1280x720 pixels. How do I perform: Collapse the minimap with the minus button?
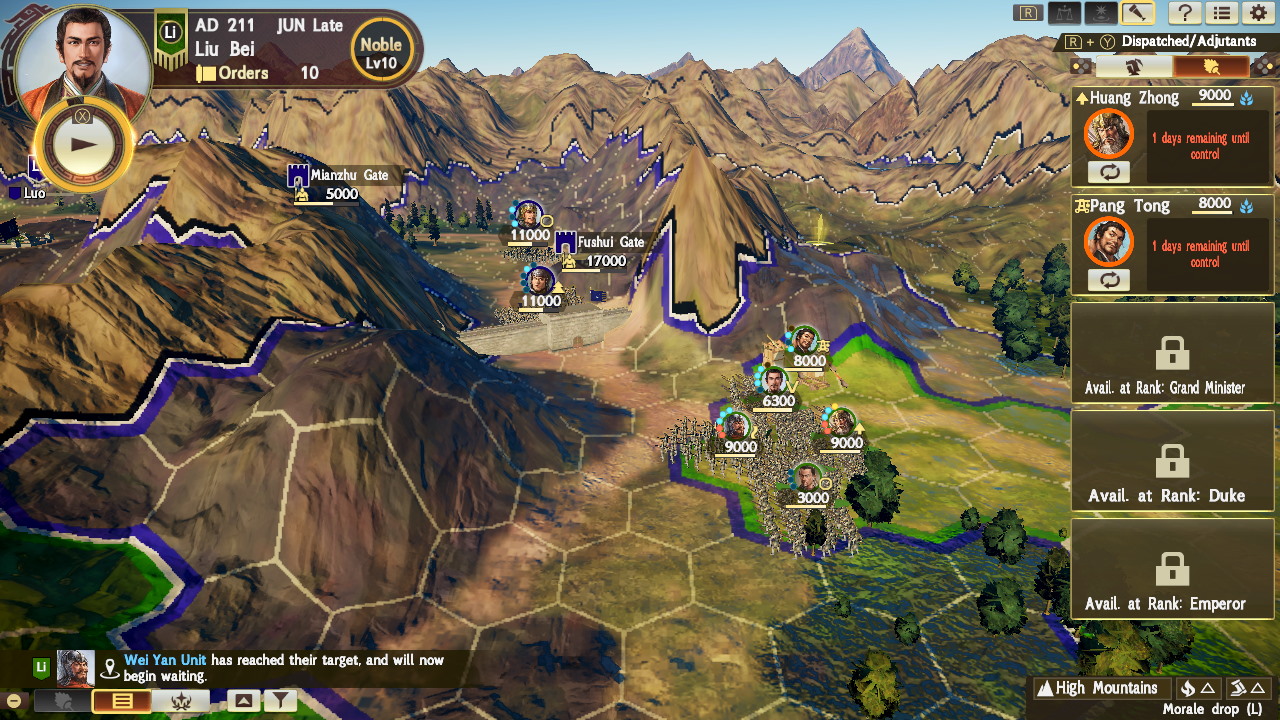(x=13, y=700)
